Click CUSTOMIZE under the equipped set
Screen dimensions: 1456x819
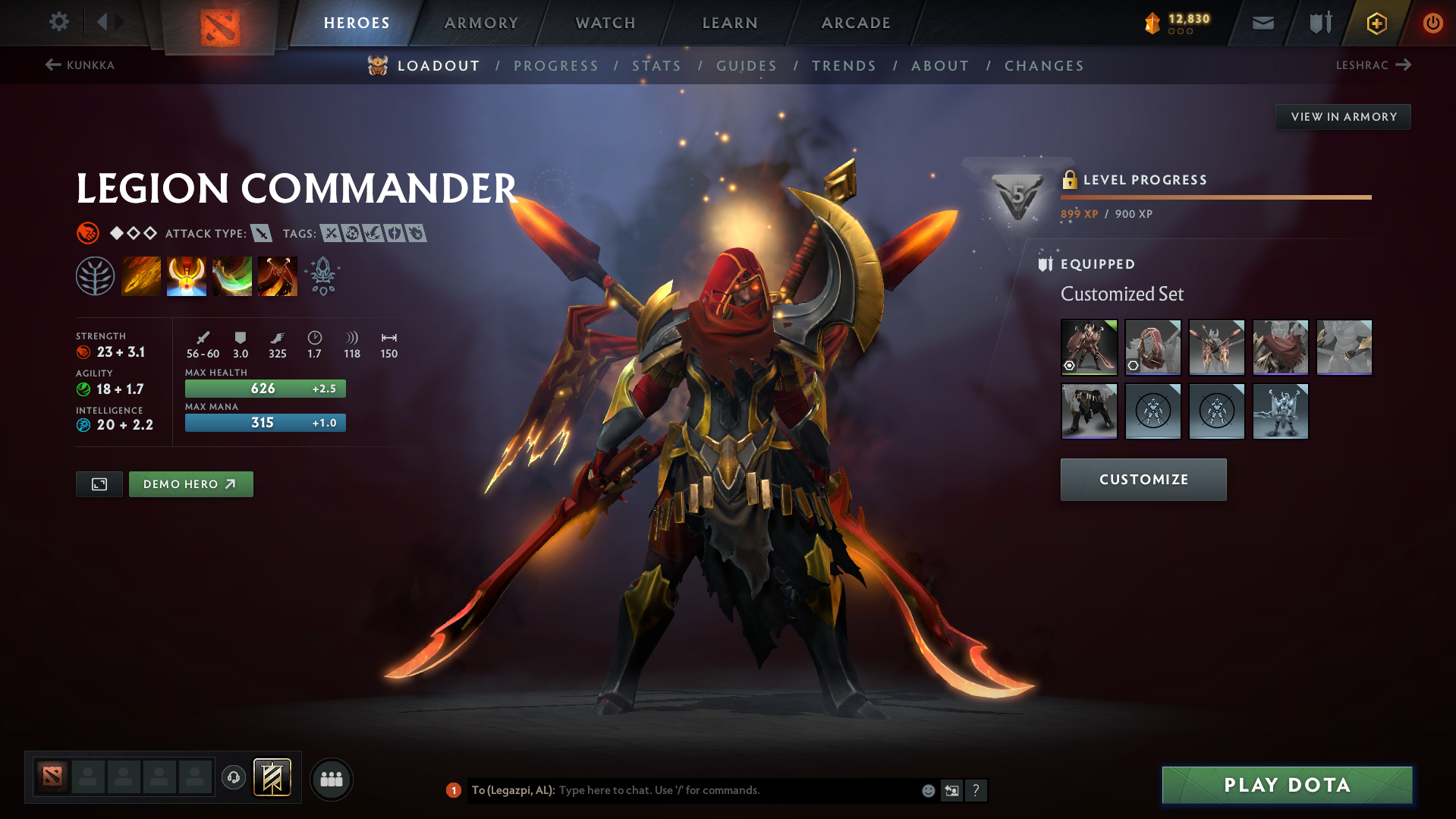(x=1143, y=479)
